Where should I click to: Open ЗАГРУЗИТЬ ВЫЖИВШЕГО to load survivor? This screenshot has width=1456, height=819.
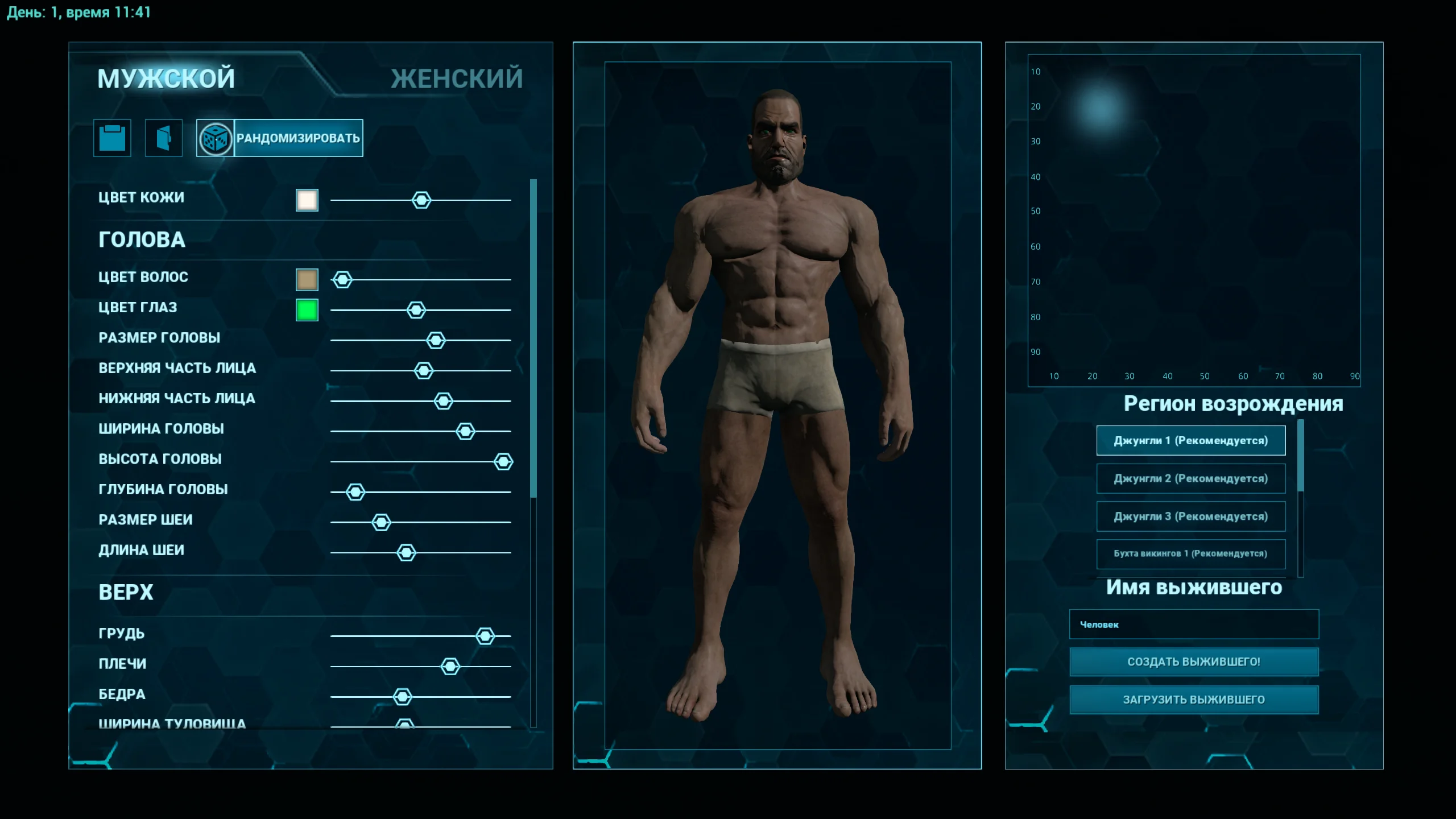pos(1194,700)
